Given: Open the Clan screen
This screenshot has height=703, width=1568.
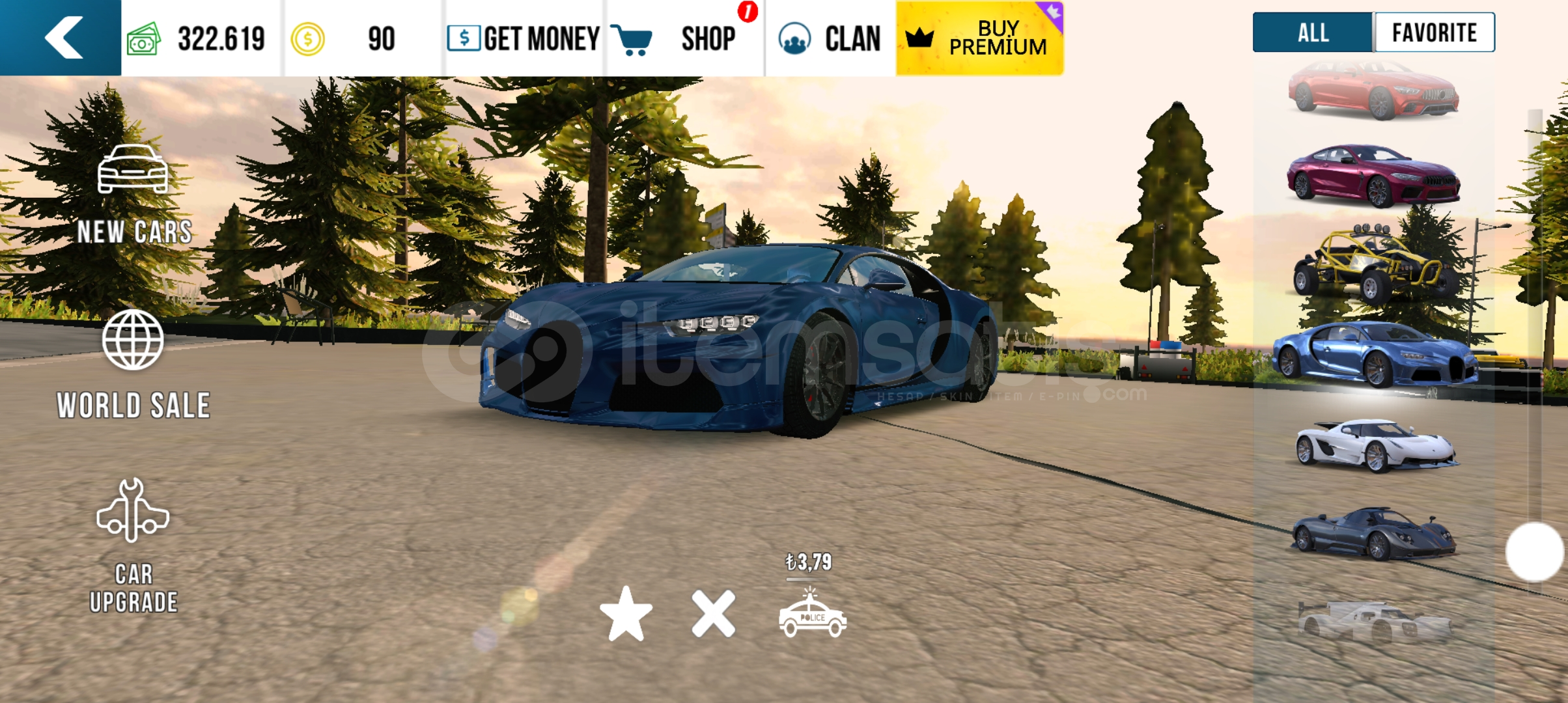Looking at the screenshot, I should (830, 38).
